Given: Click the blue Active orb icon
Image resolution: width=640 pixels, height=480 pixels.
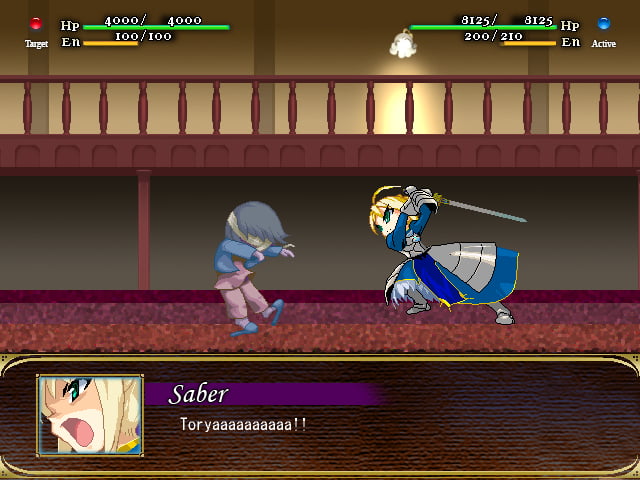Looking at the screenshot, I should tap(603, 24).
